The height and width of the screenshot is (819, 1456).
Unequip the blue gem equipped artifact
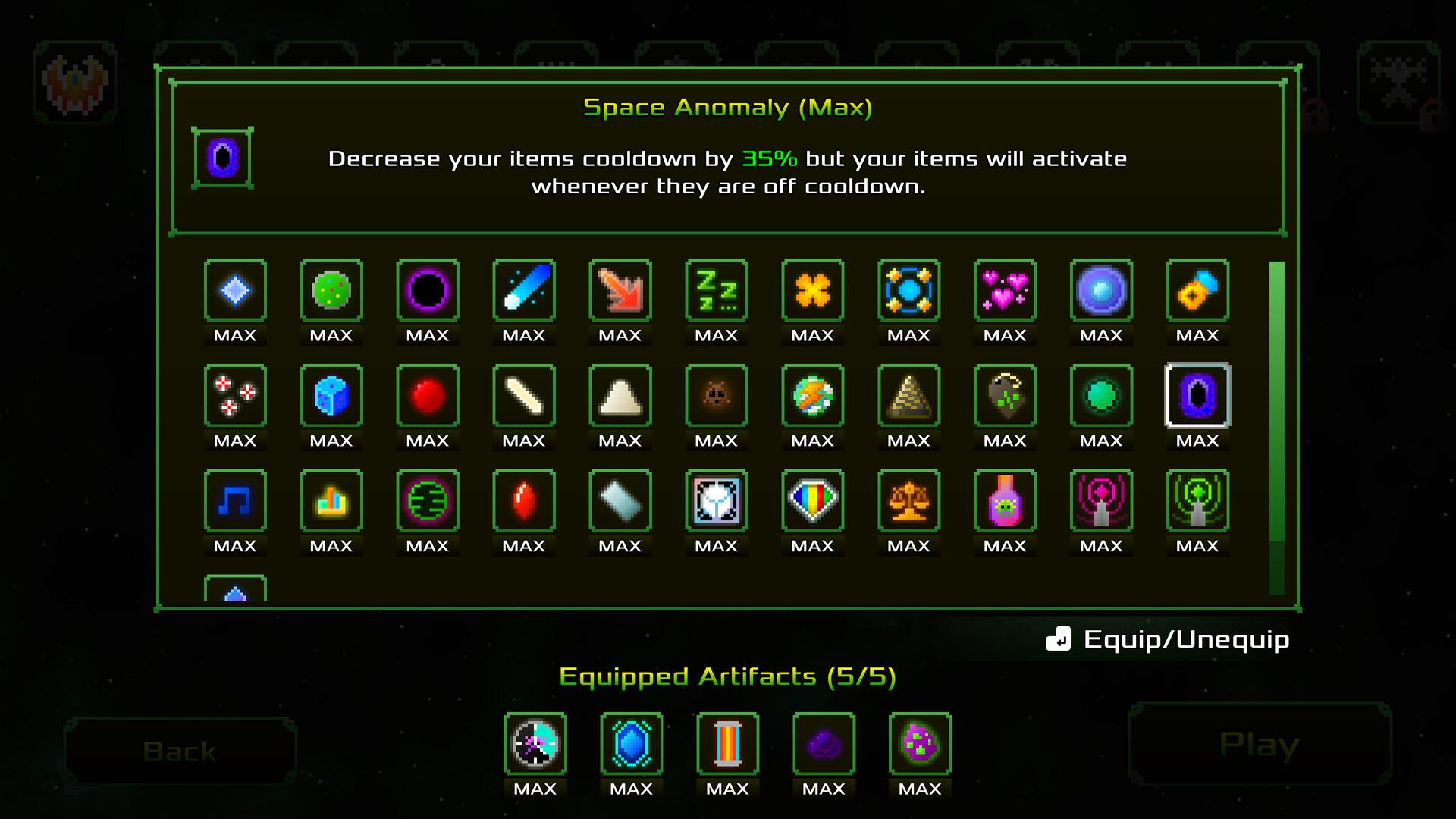(x=631, y=744)
